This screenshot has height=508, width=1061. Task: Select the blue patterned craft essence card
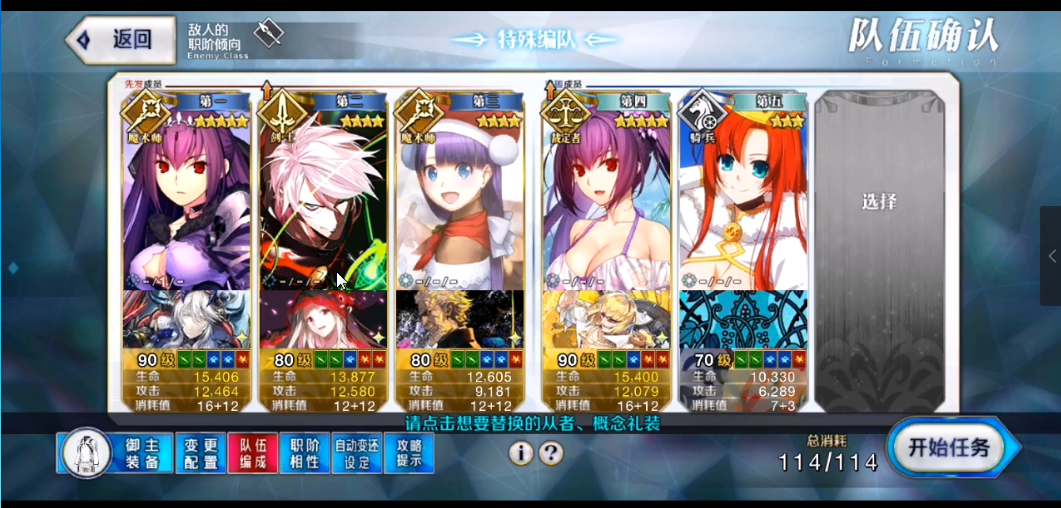(742, 319)
